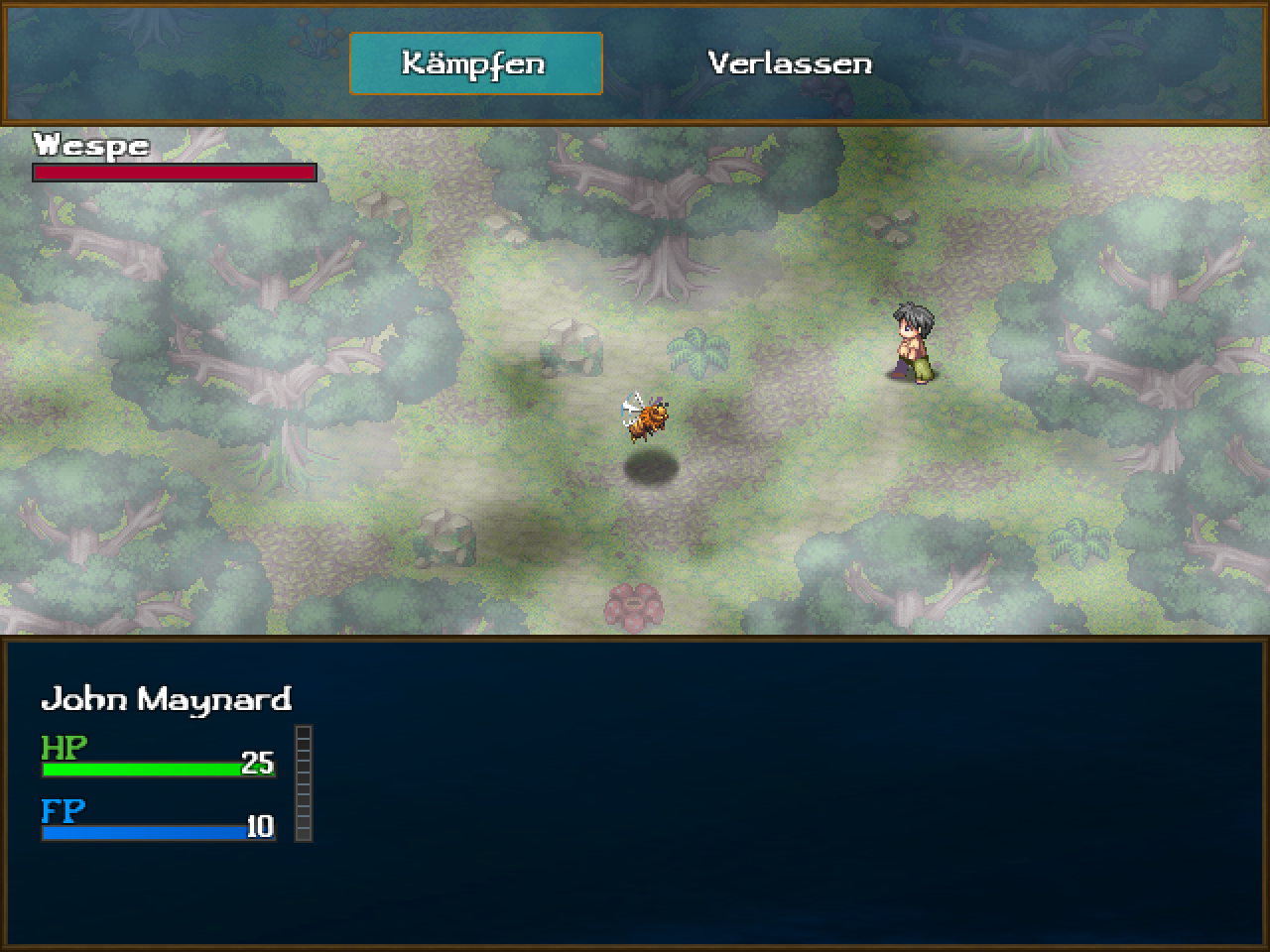Click the vertical turn gauge beside the stats
The height and width of the screenshot is (952, 1270).
click(x=304, y=783)
